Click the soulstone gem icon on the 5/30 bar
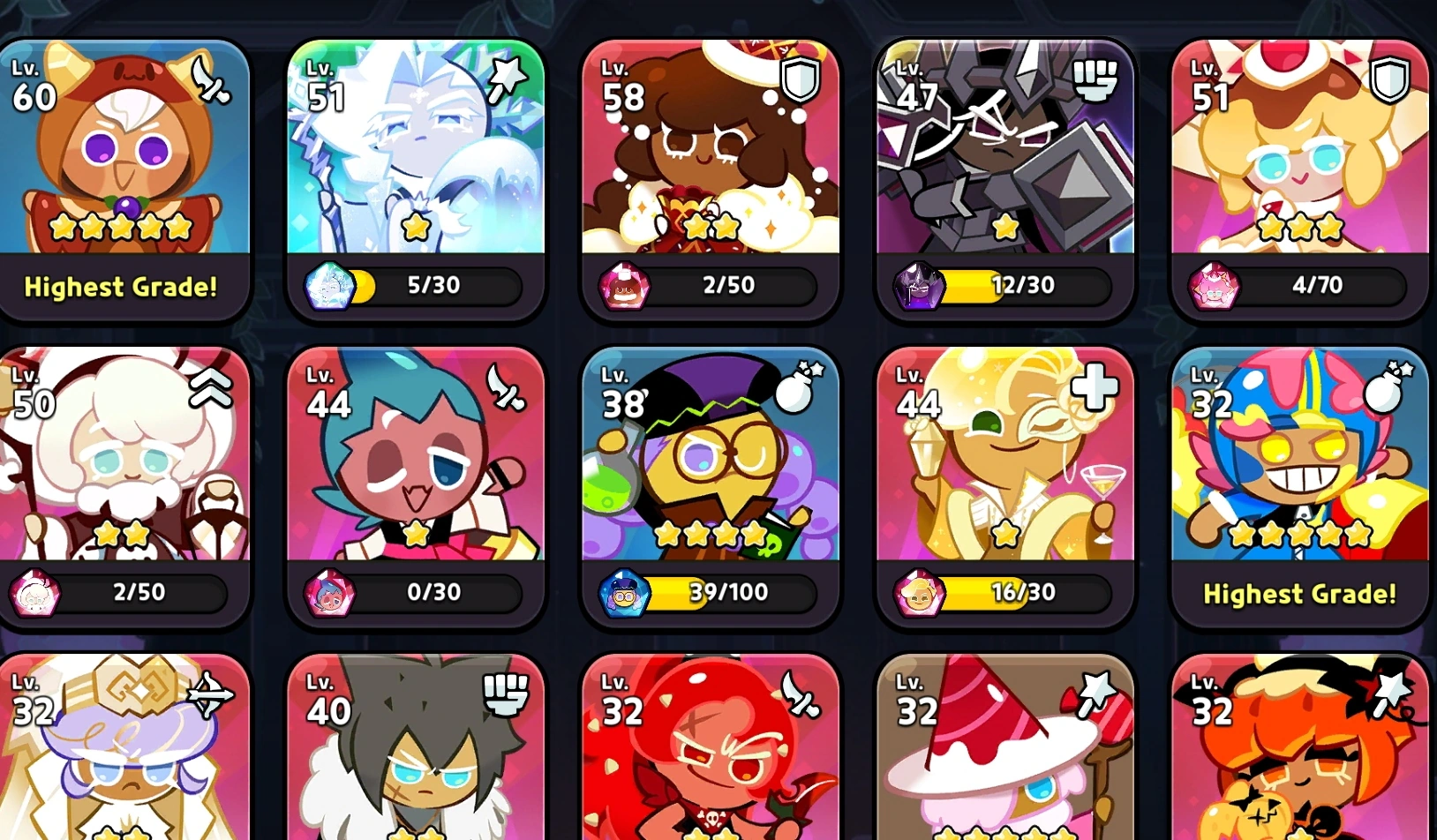 330,284
